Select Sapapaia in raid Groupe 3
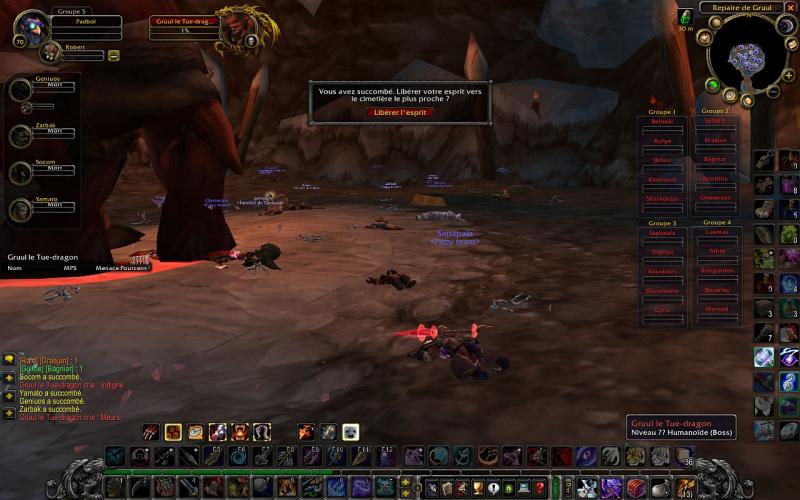The image size is (800, 500). (663, 232)
